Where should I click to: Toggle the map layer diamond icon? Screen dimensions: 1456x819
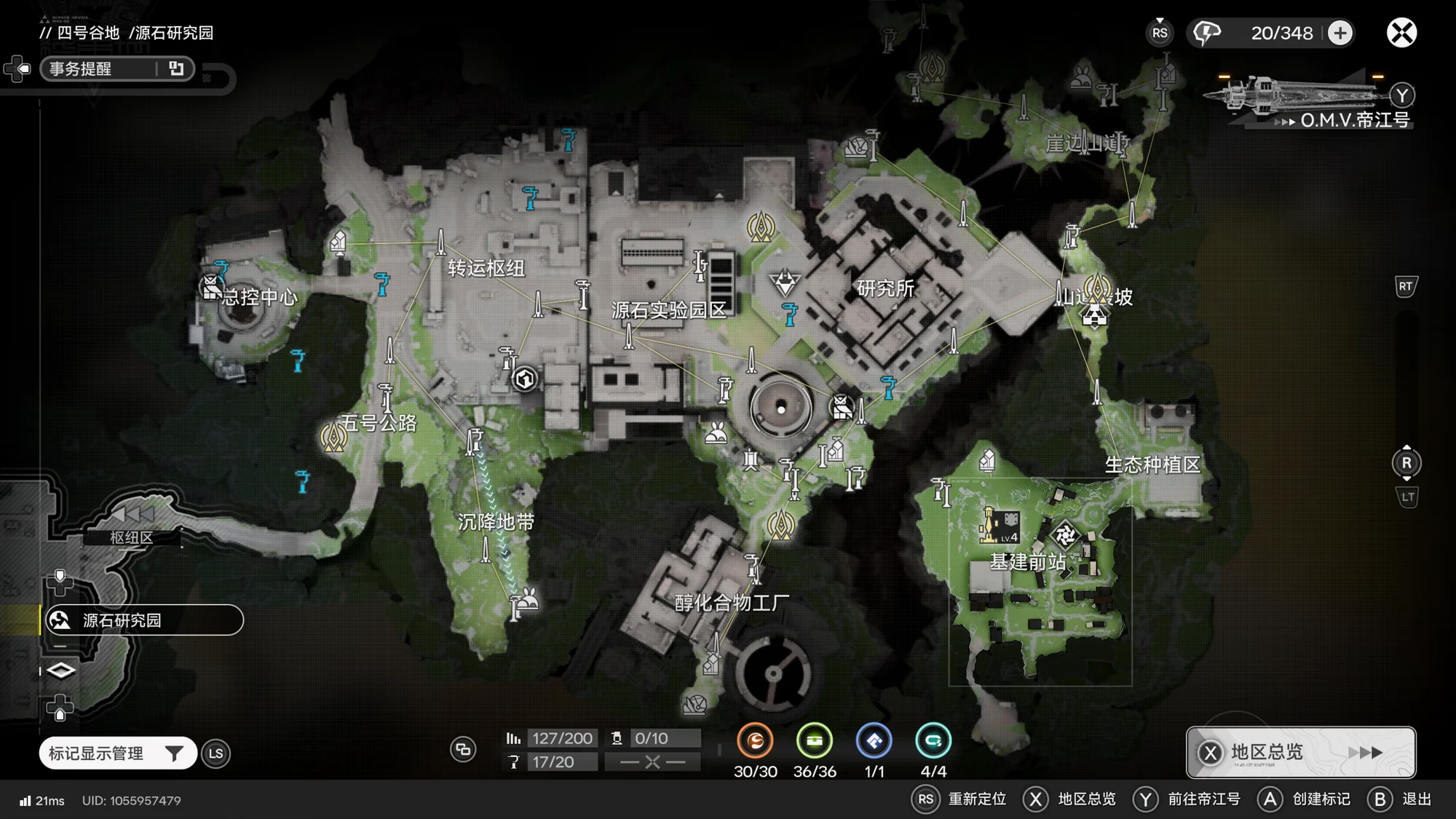click(60, 670)
